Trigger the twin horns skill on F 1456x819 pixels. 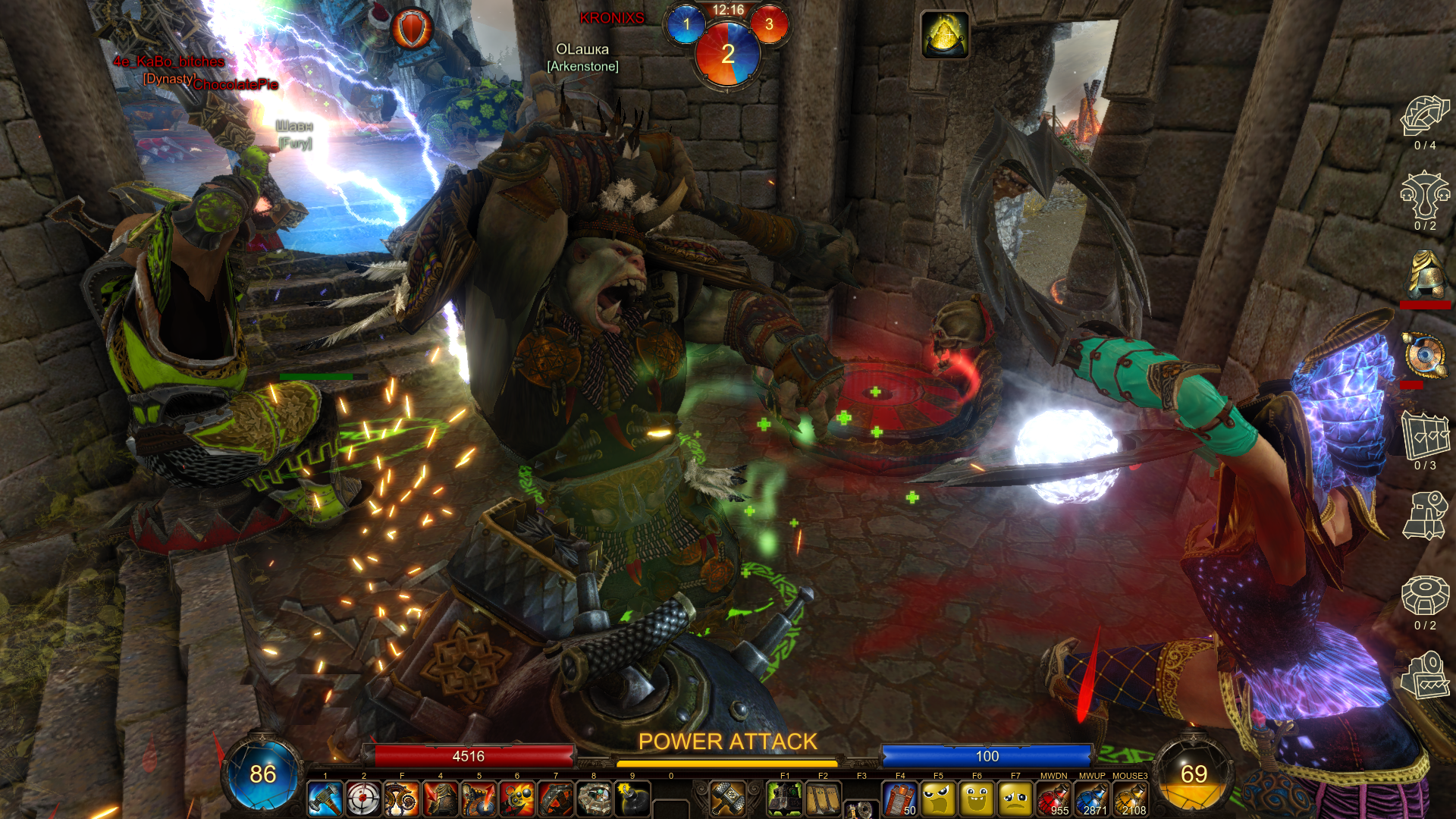(x=402, y=799)
